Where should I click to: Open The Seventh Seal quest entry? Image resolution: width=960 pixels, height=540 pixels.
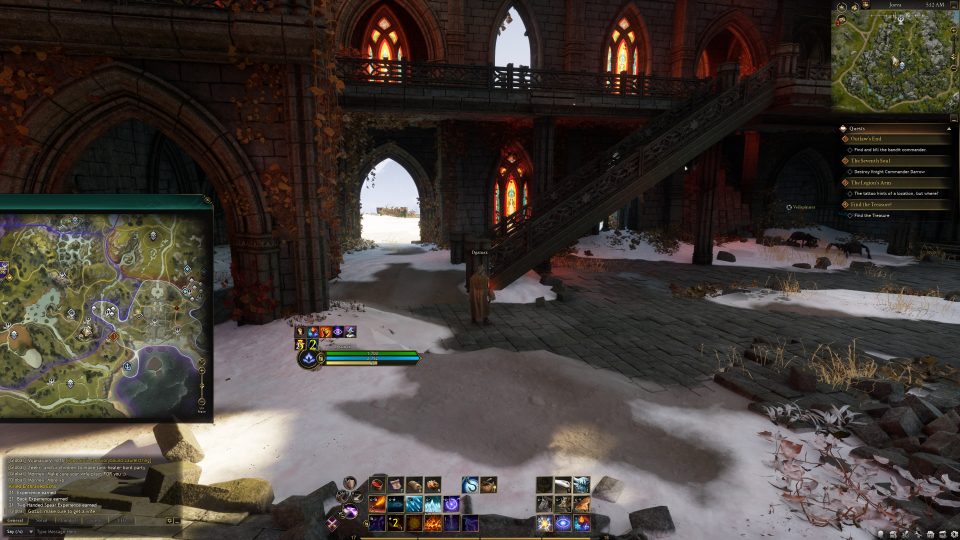coord(871,160)
